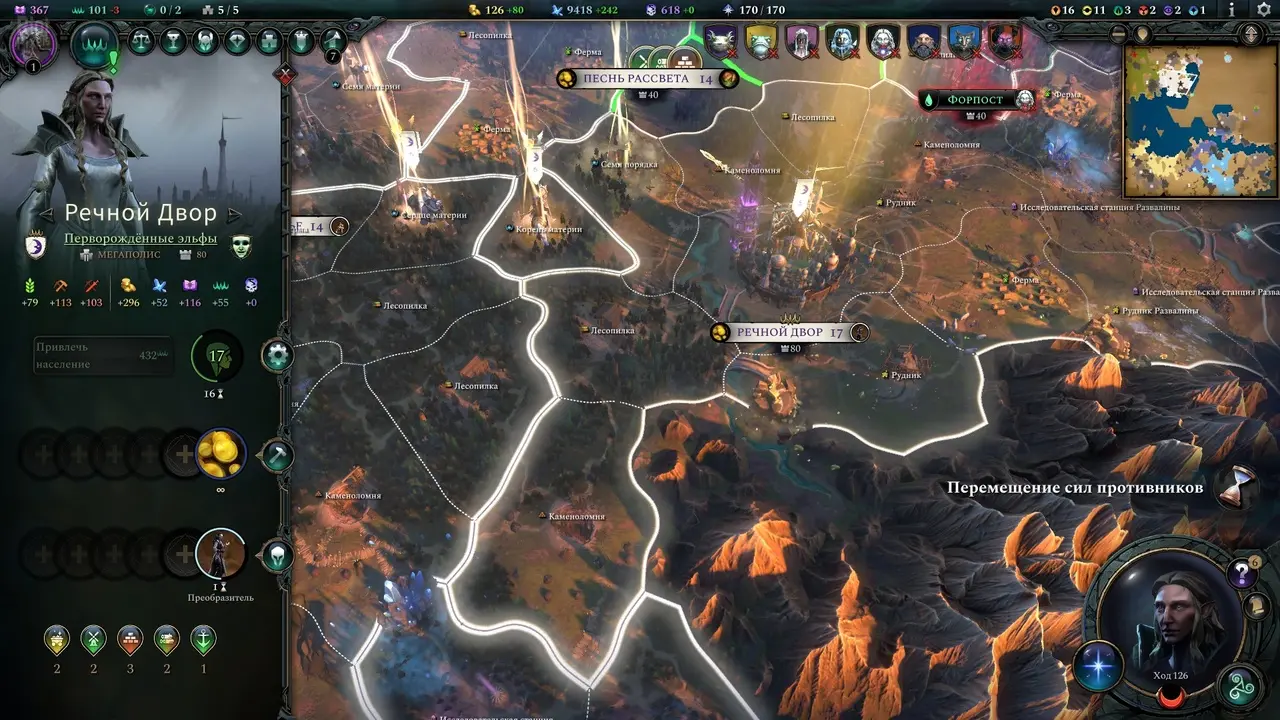This screenshot has height=720, width=1280.
Task: Select the Форпост outpost banner
Action: point(975,100)
